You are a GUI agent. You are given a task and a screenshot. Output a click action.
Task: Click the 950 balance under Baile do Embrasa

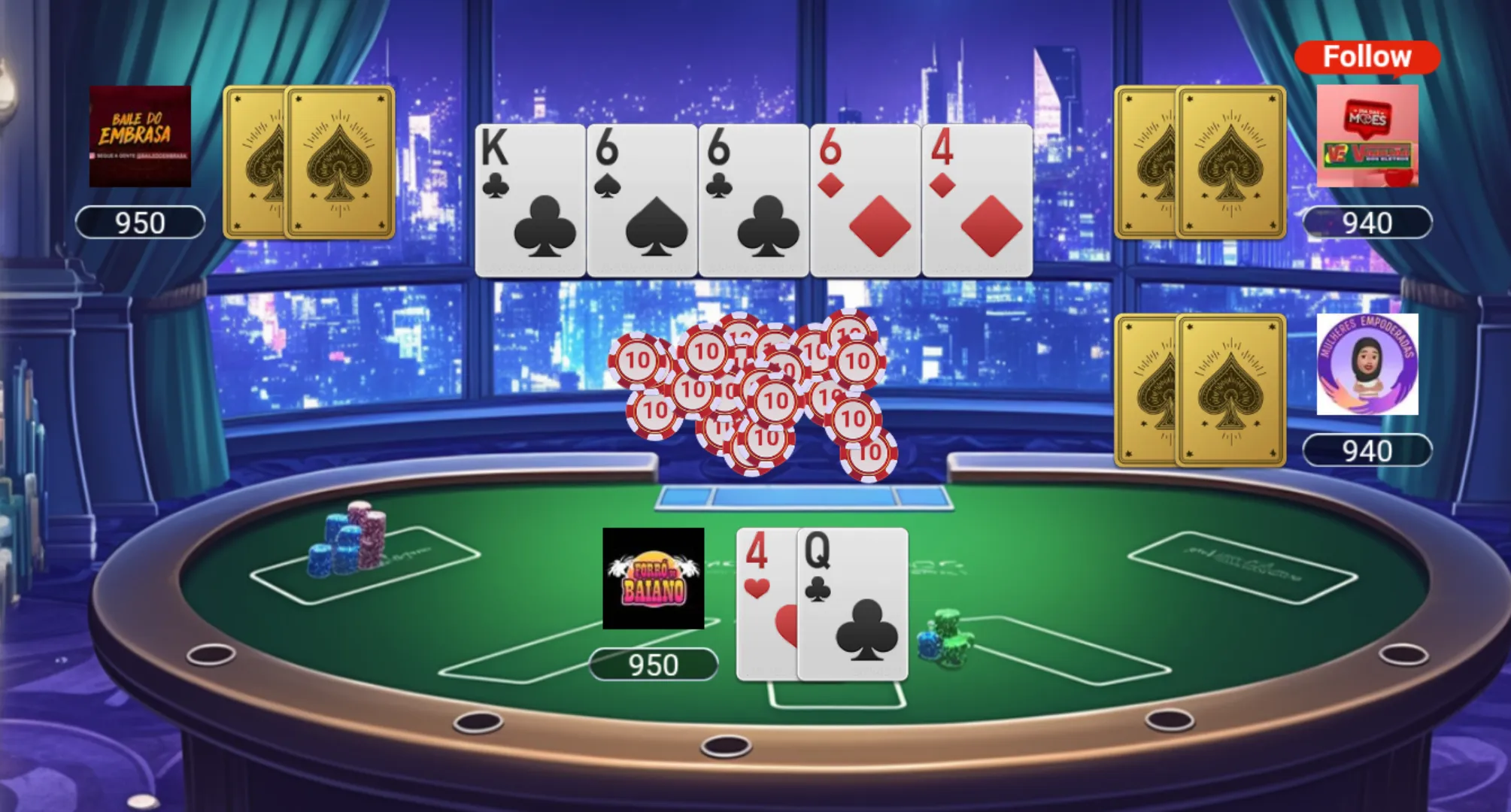140,222
